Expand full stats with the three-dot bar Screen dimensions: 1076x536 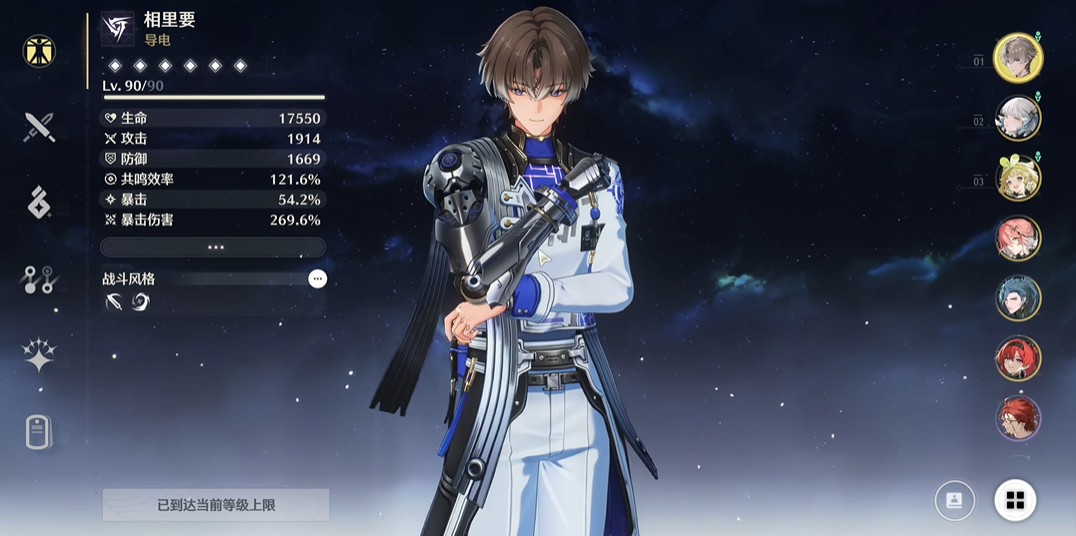click(213, 247)
